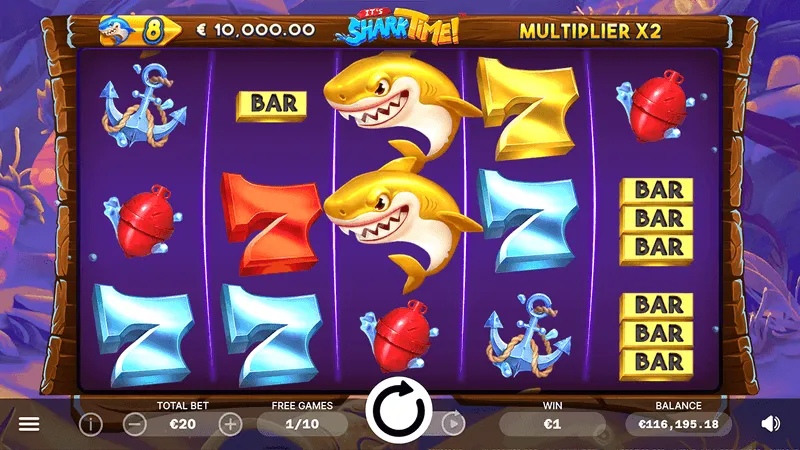Spin the reels with the circular arrow
800x450 pixels.
tap(399, 412)
